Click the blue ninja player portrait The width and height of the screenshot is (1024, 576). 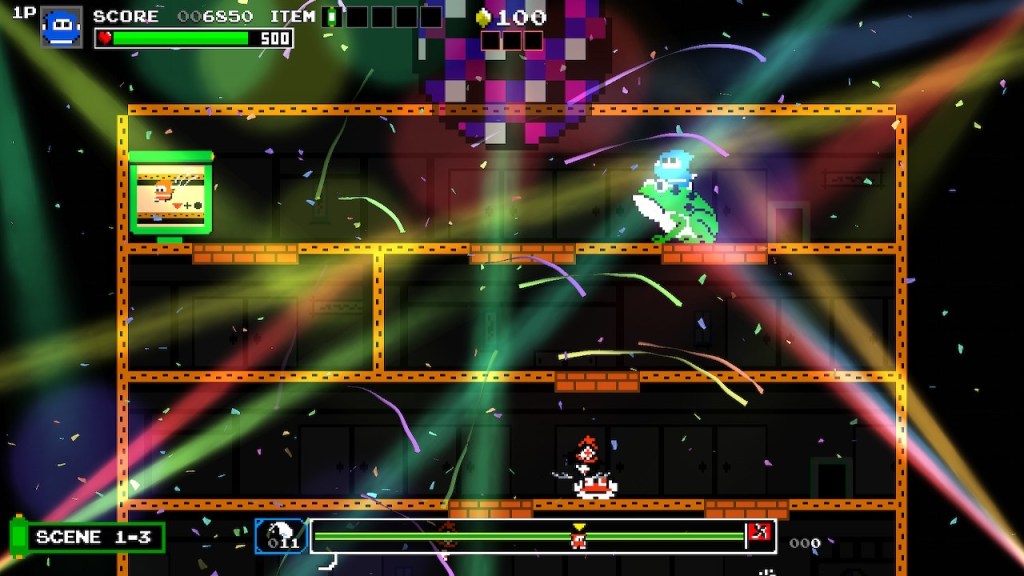(x=61, y=27)
